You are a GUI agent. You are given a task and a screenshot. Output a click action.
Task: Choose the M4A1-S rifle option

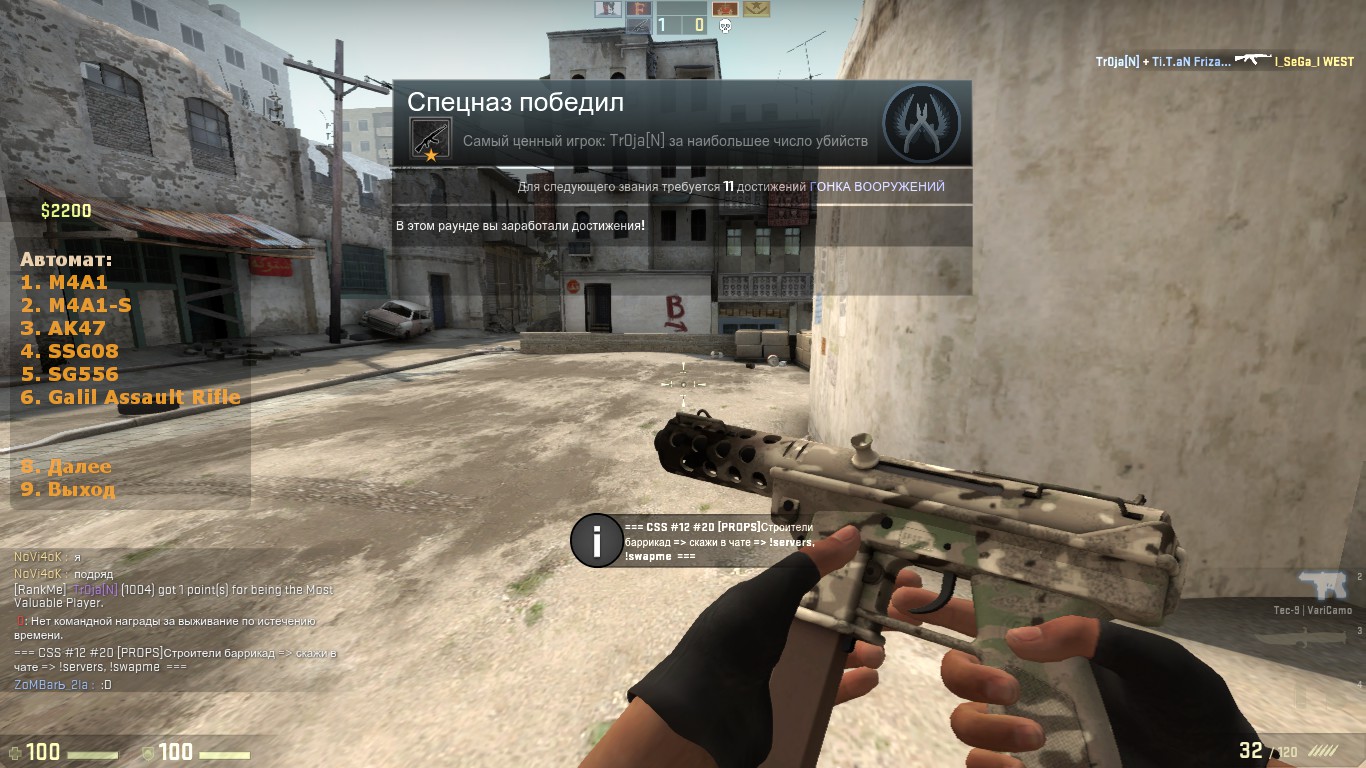(x=76, y=306)
